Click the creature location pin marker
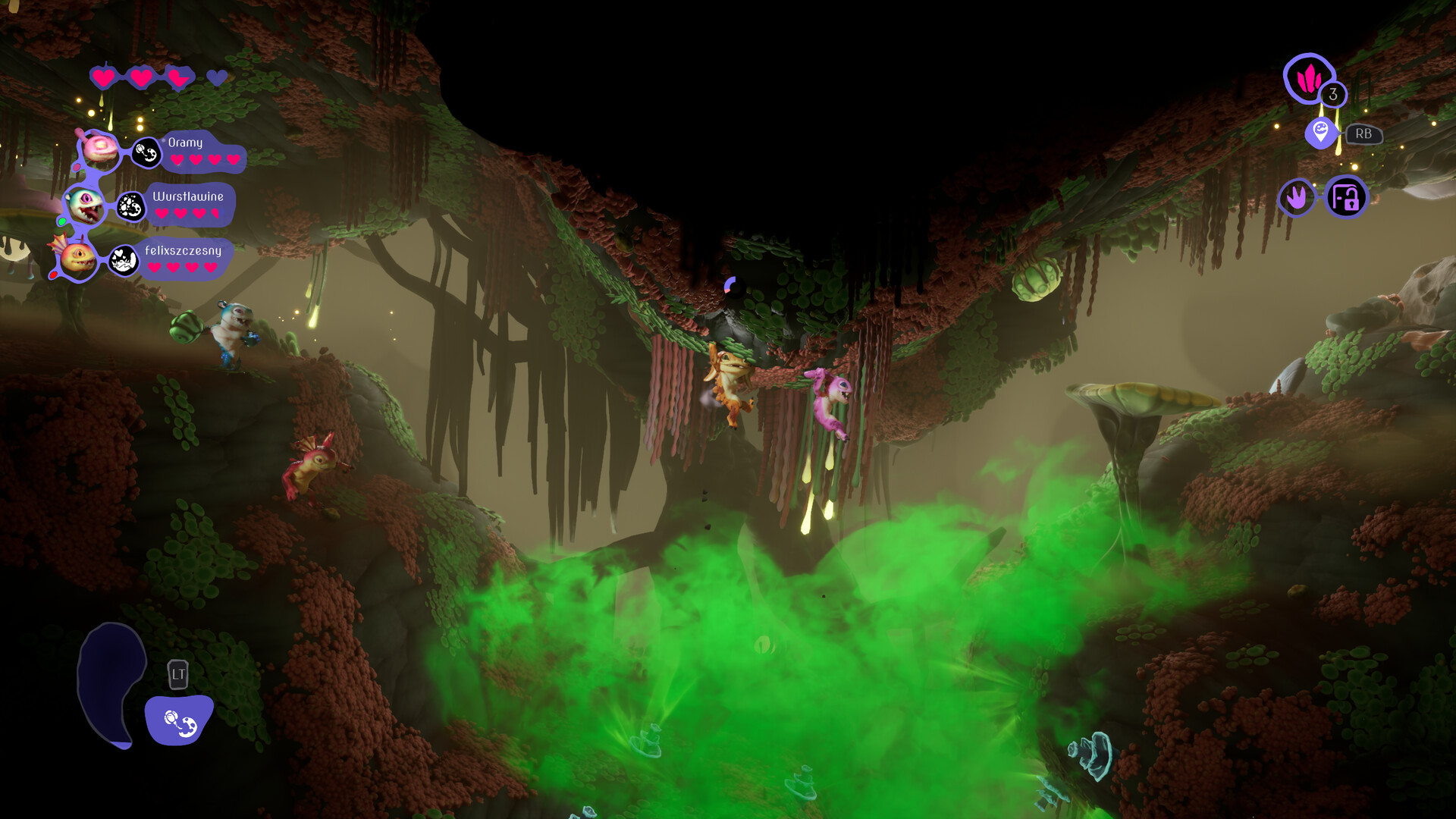This screenshot has width=1456, height=819. click(x=1320, y=132)
